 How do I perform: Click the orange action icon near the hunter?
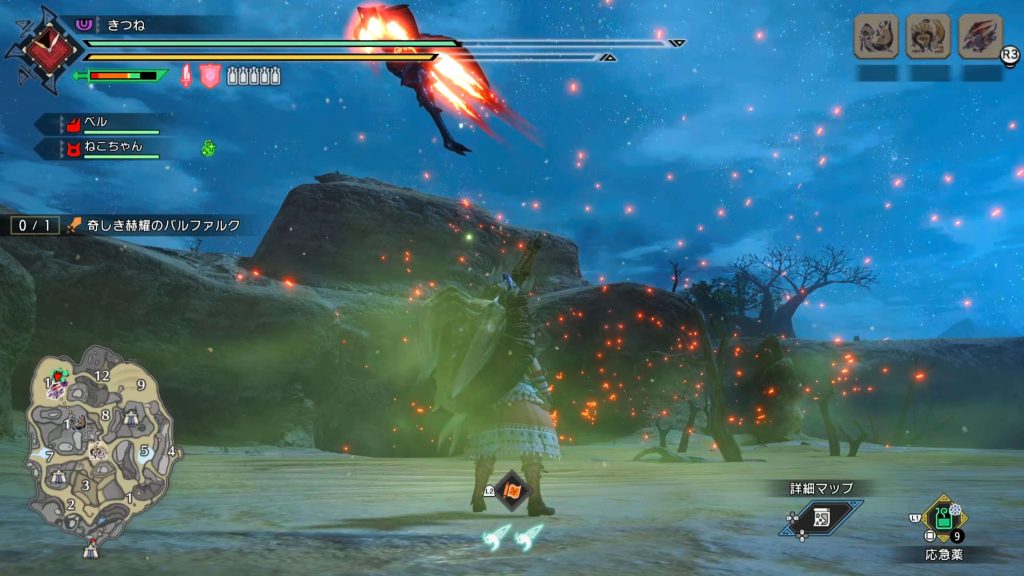[511, 491]
